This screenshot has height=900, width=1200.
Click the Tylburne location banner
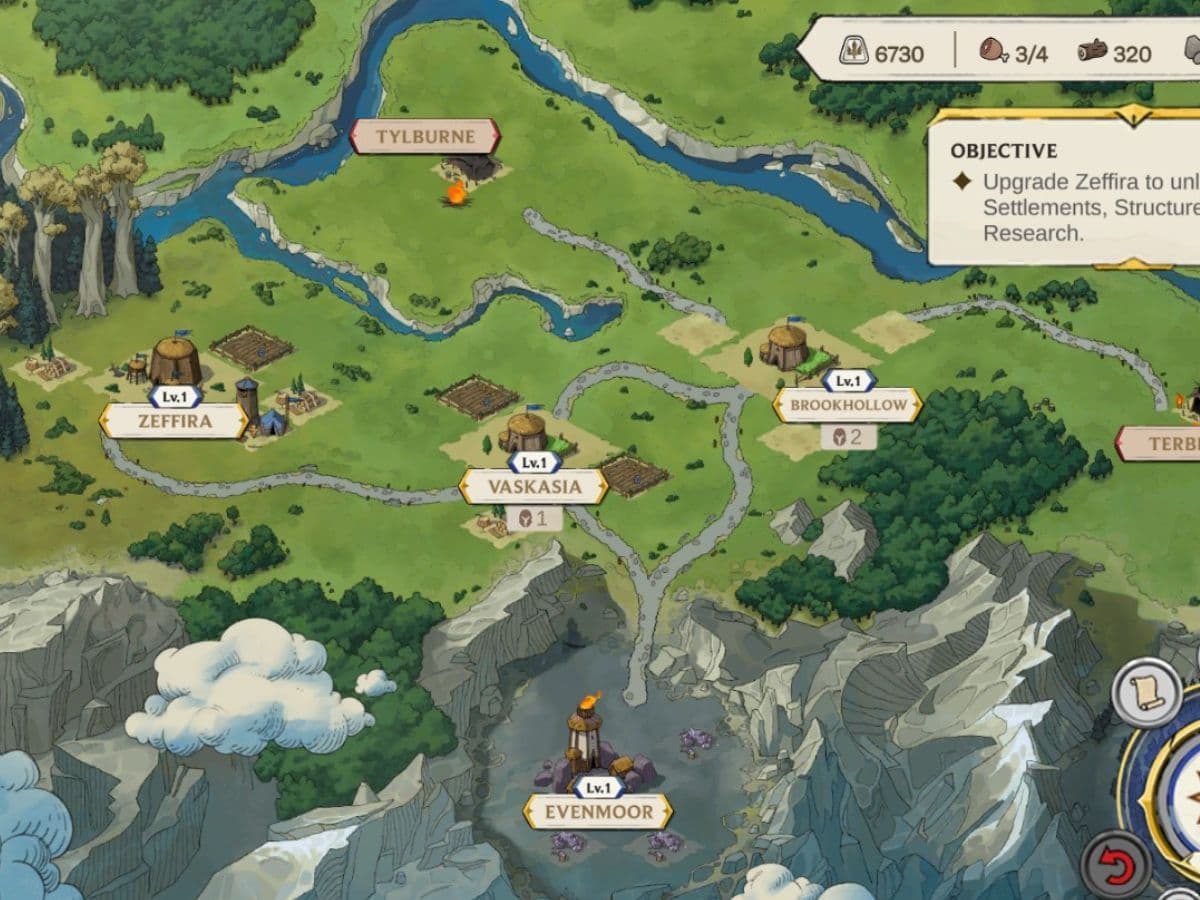pos(425,137)
